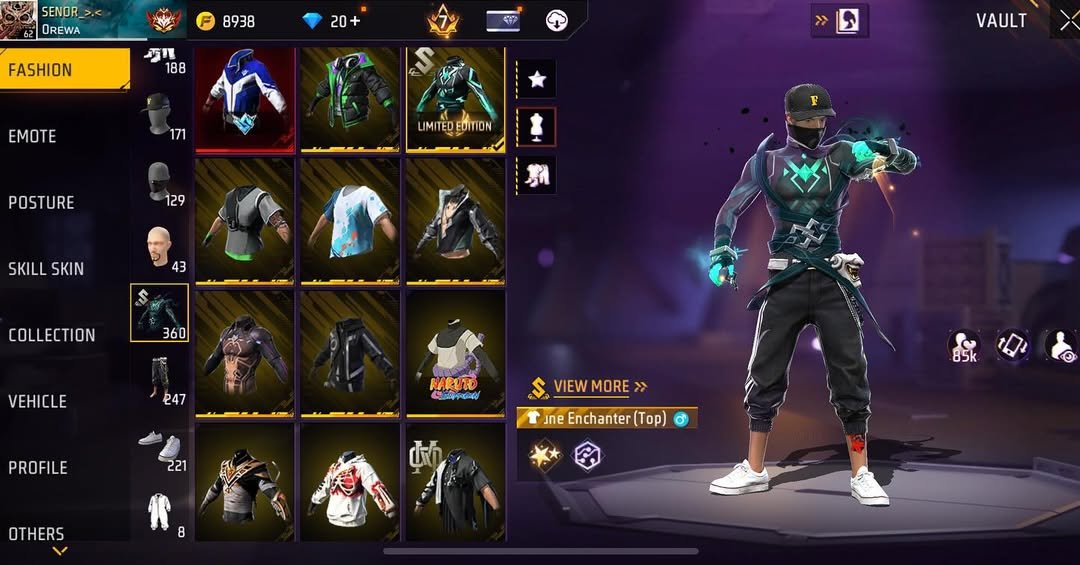Pick the white hoodie with red design
Viewport: 1080px width, 565px height.
coord(350,485)
